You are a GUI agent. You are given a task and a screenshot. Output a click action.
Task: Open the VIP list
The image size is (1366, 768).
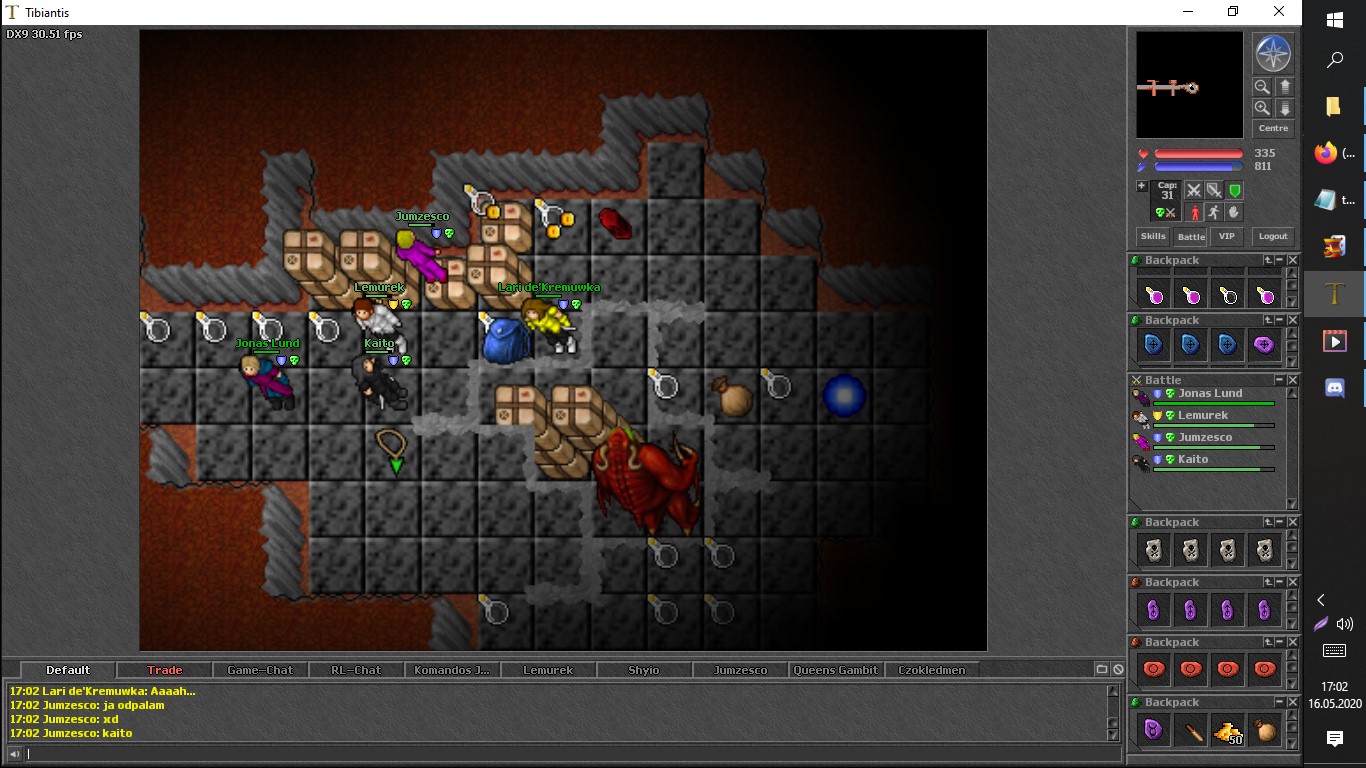click(x=1226, y=237)
